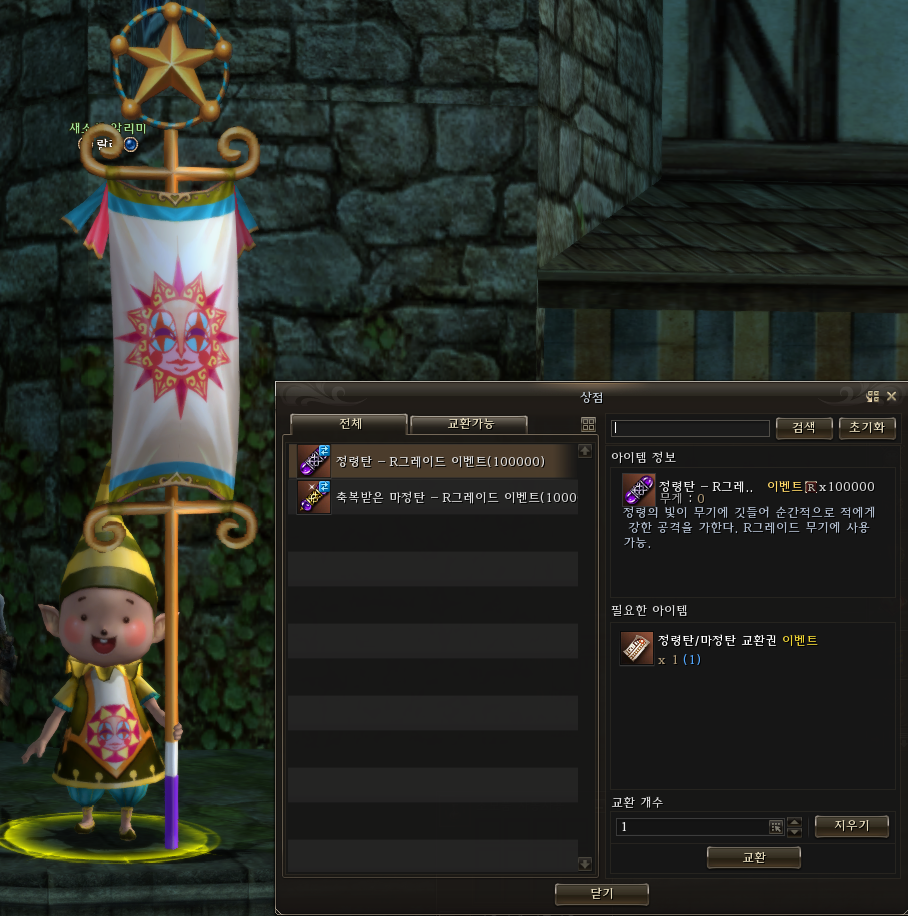Click the item list scroll-down arrow
The width and height of the screenshot is (908, 916).
click(x=585, y=863)
